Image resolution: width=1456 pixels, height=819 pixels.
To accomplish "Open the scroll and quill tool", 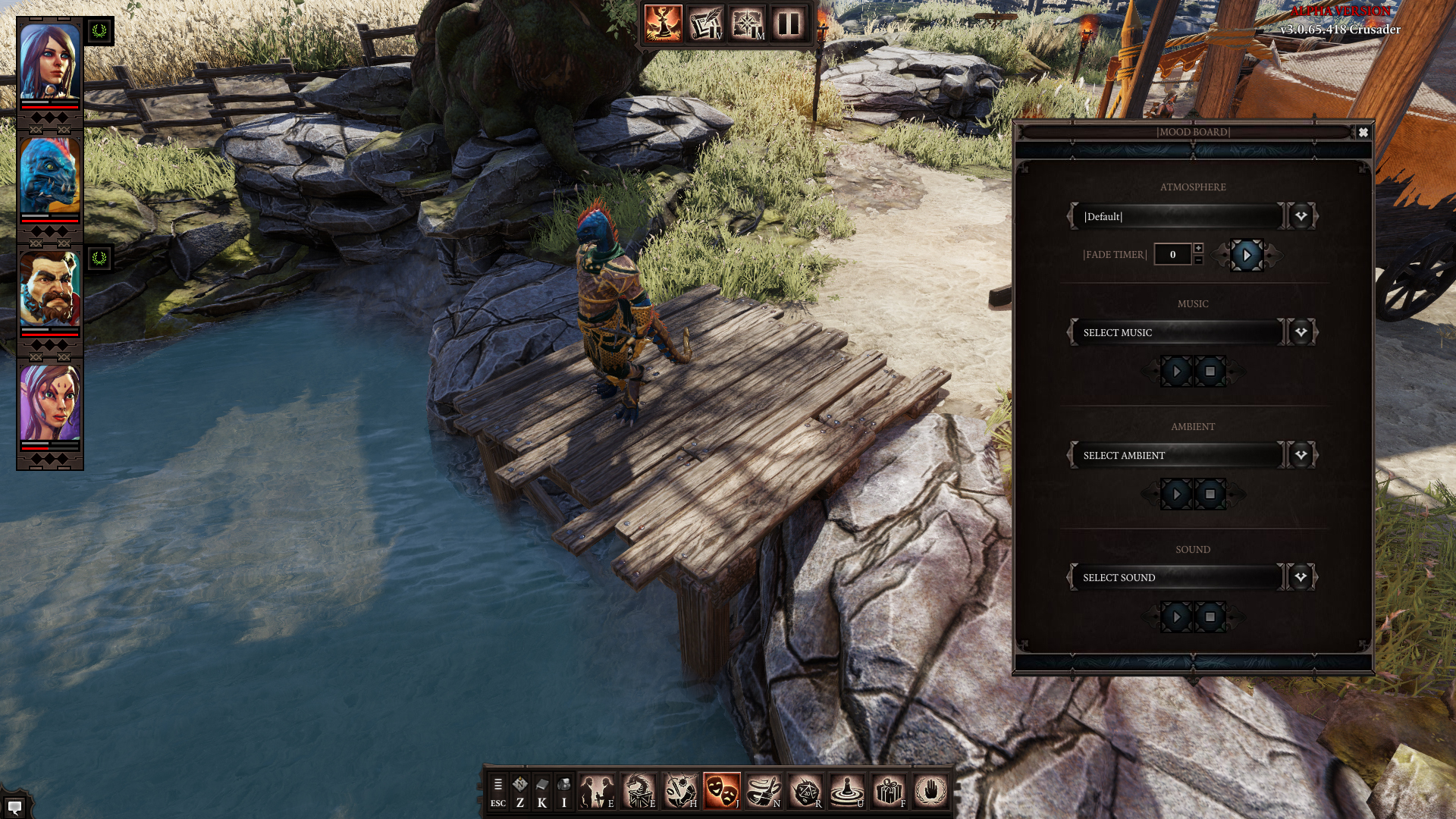I will coord(705,24).
